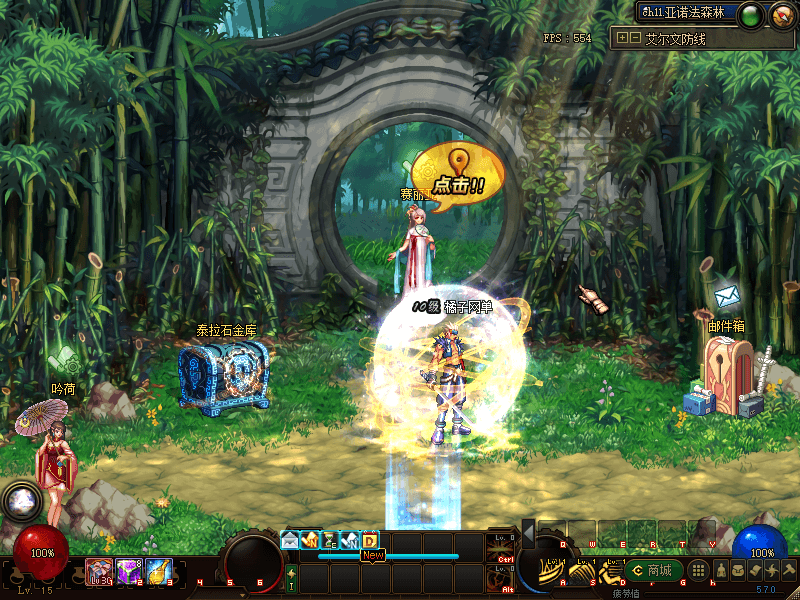
Task: Click the plus button beside 艾尔文防线
Action: pos(622,38)
